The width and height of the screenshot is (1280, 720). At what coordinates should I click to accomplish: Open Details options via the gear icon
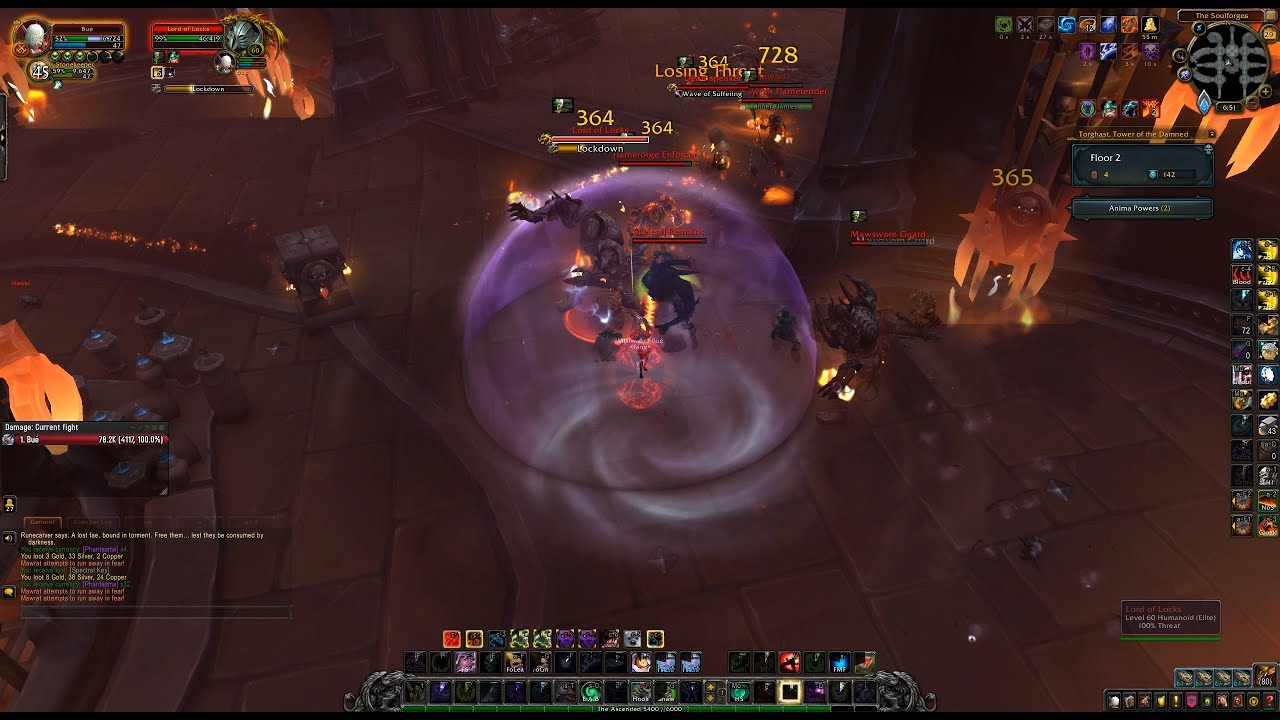[x=162, y=427]
